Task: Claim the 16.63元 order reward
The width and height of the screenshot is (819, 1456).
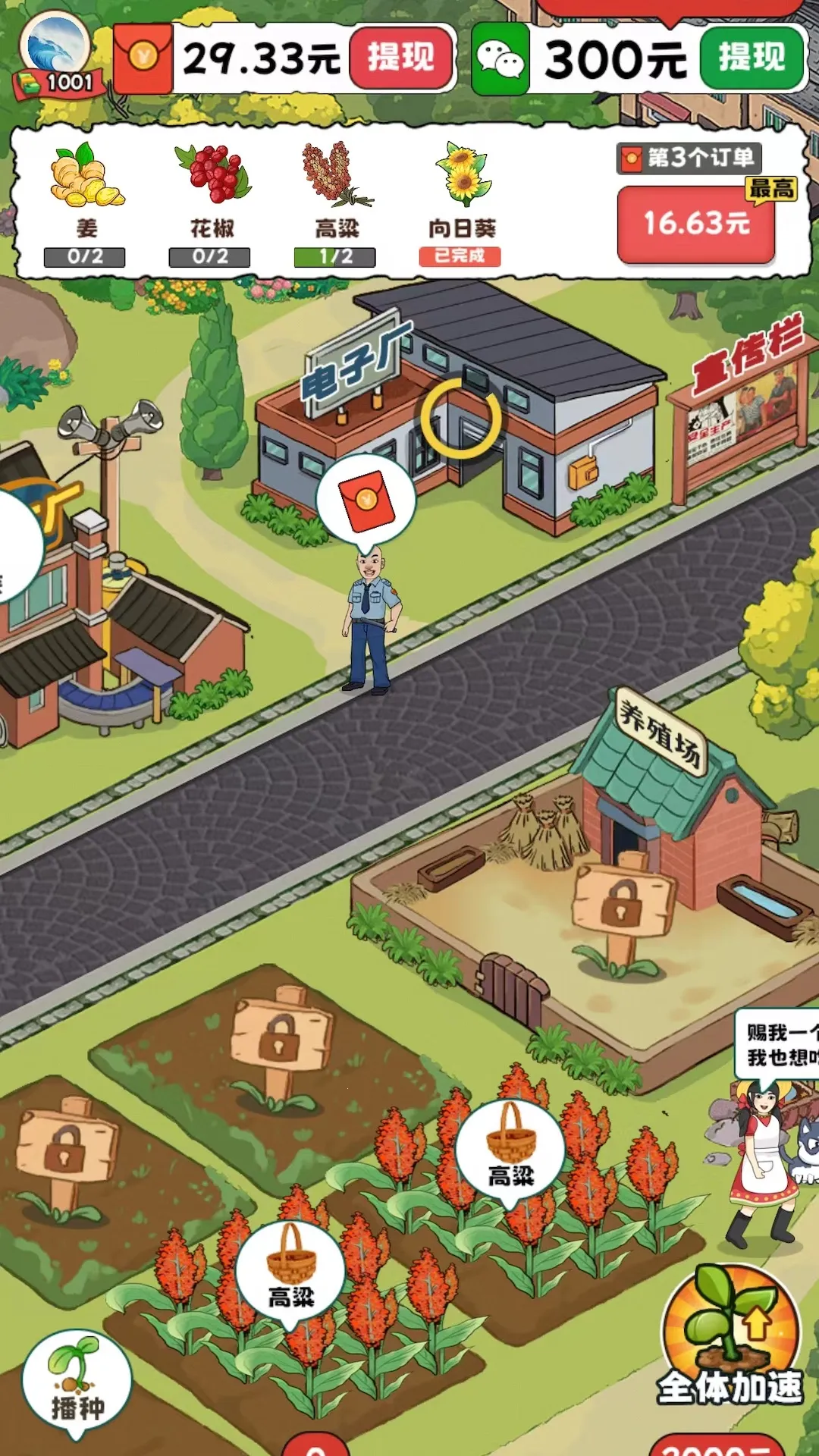Action: pos(696,224)
